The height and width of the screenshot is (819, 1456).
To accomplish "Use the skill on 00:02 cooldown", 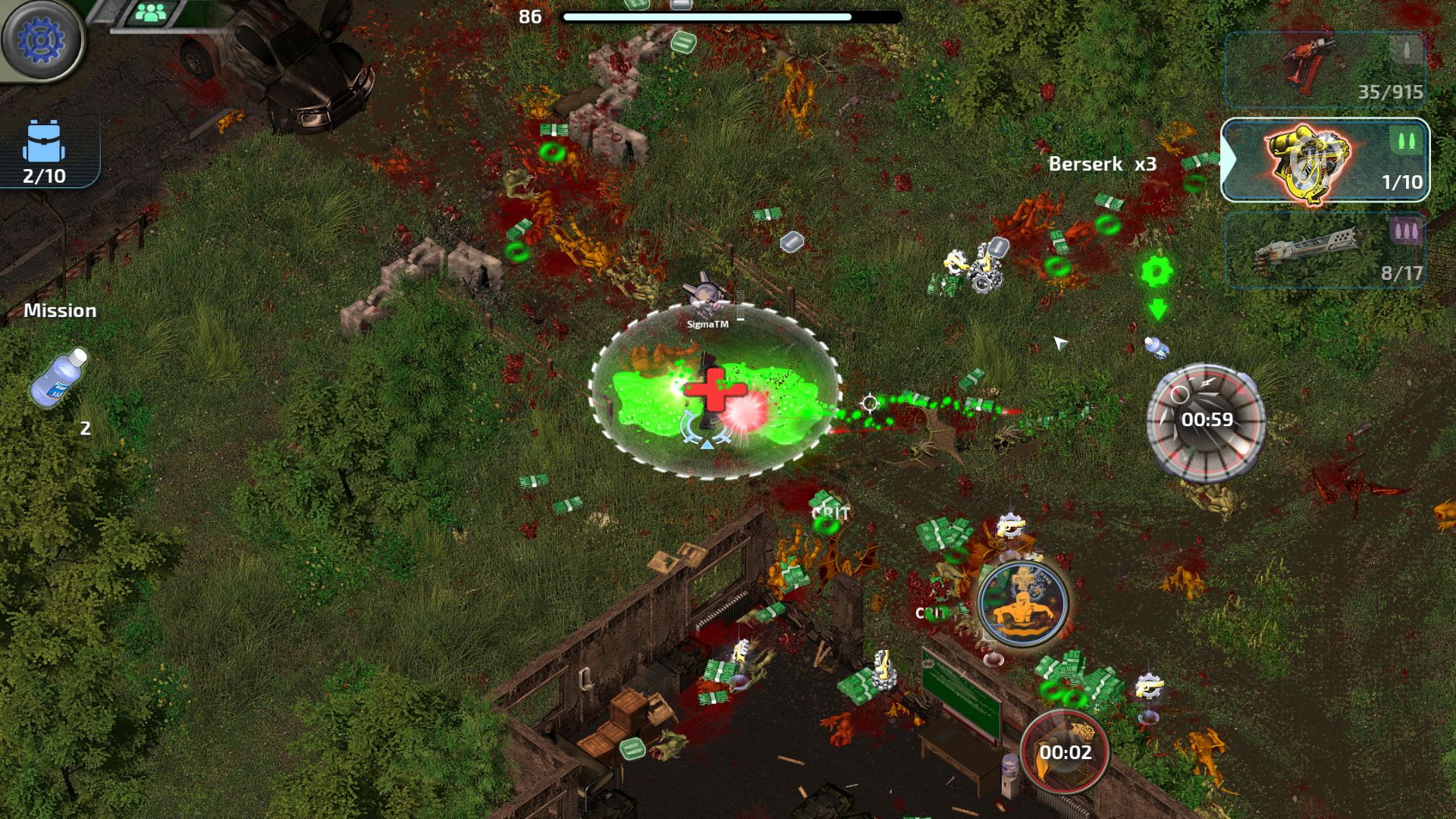I will pos(1065,750).
